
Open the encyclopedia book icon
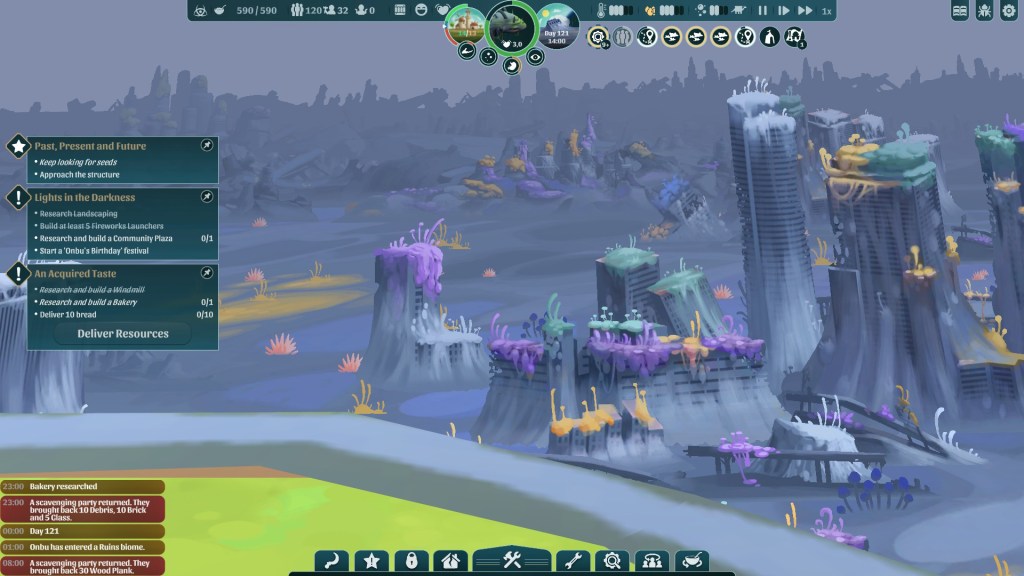[x=960, y=11]
